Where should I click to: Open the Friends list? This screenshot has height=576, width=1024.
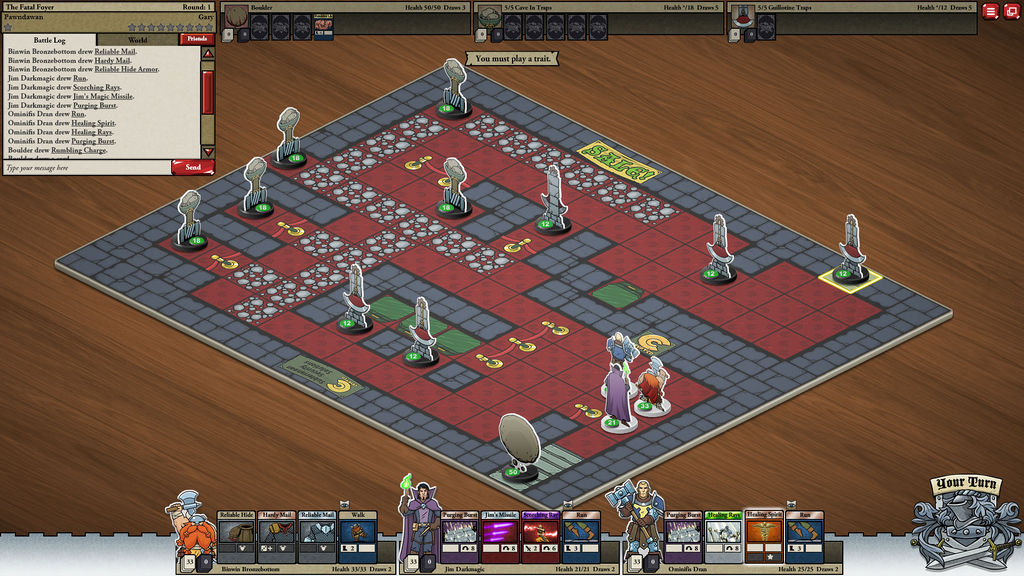(195, 40)
